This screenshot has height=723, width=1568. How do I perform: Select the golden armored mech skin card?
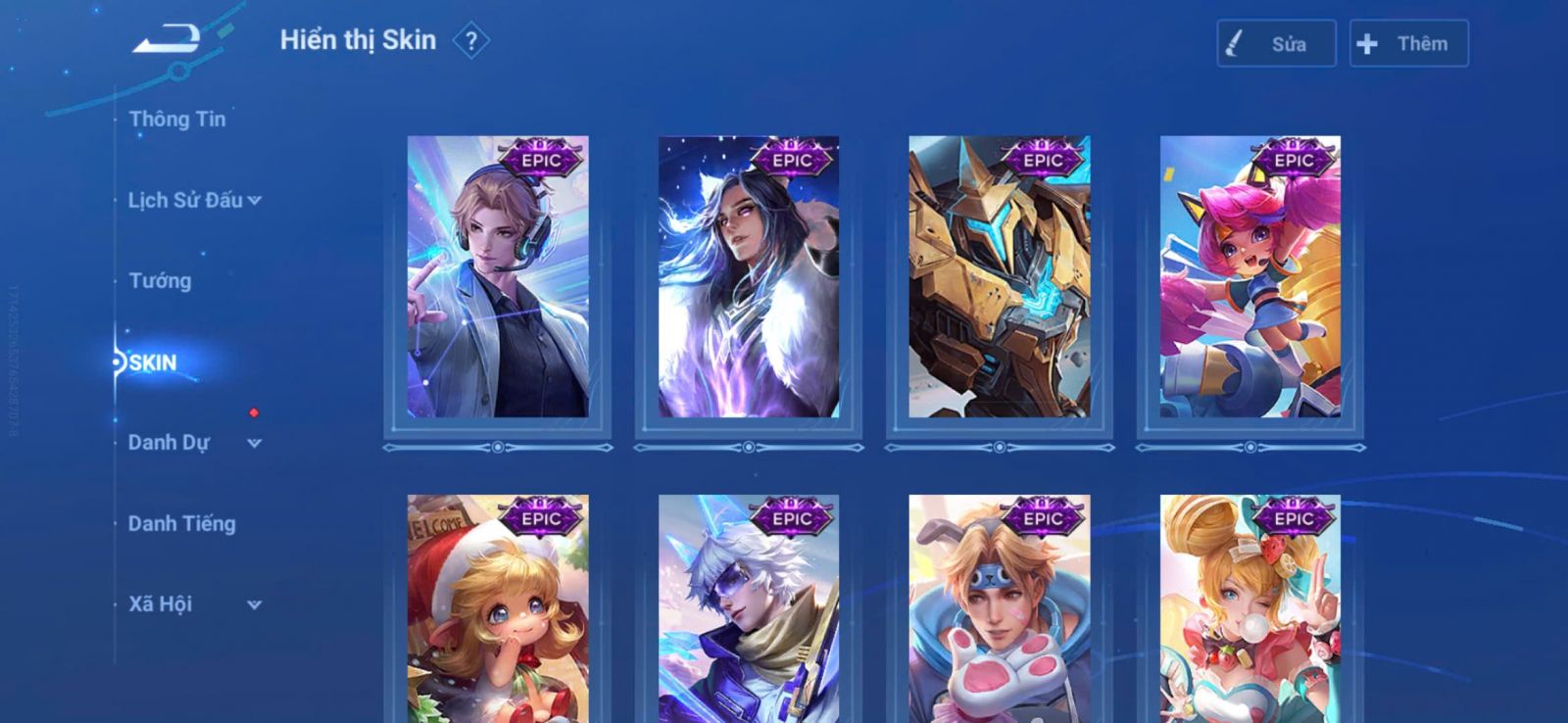[x=1000, y=277]
